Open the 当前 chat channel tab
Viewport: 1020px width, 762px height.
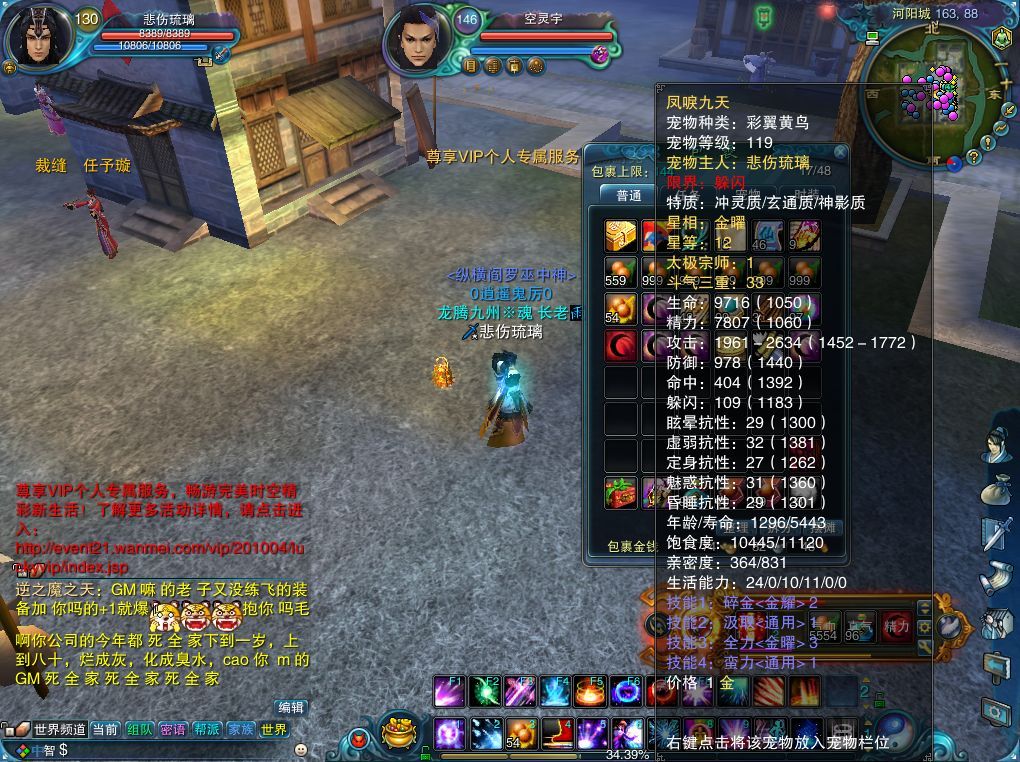(105, 730)
